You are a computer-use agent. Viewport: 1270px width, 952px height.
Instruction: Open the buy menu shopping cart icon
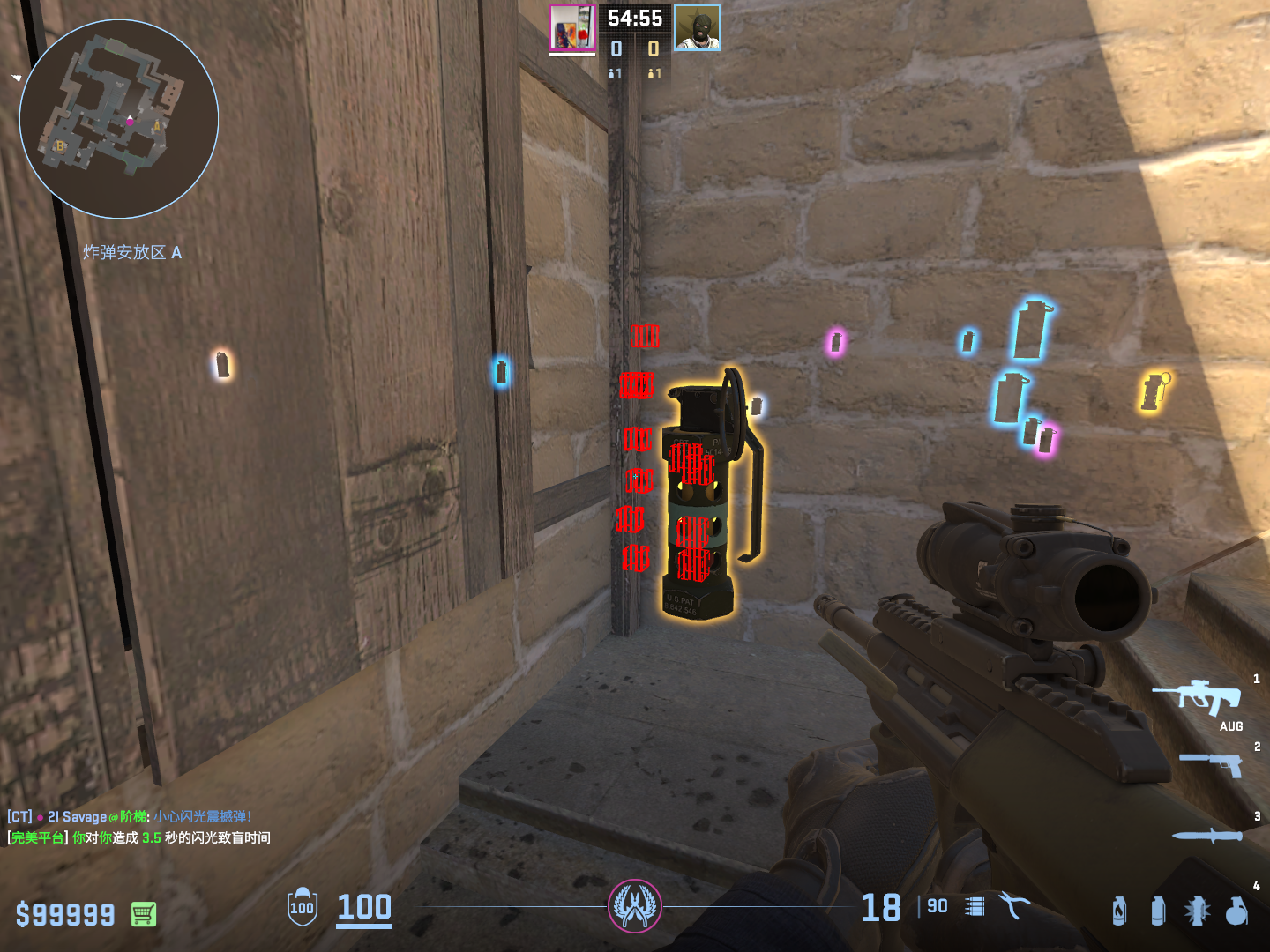(144, 914)
